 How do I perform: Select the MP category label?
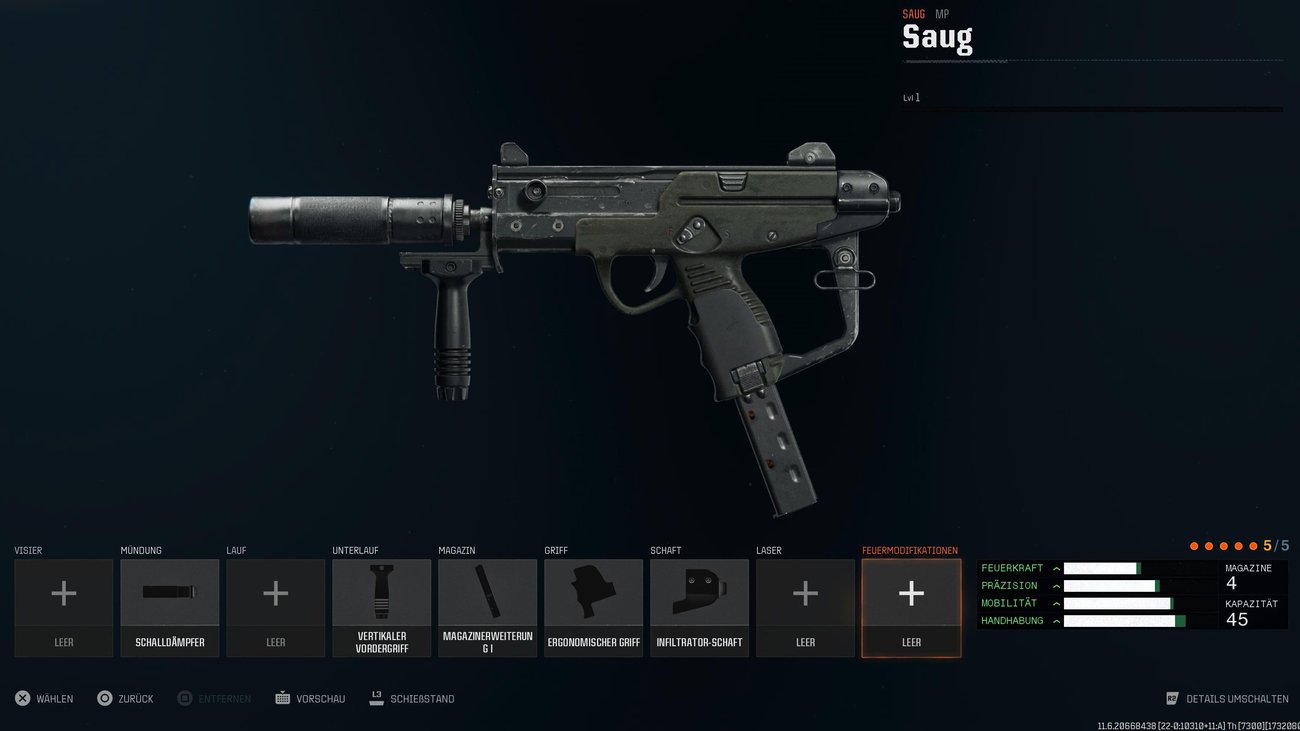click(941, 14)
